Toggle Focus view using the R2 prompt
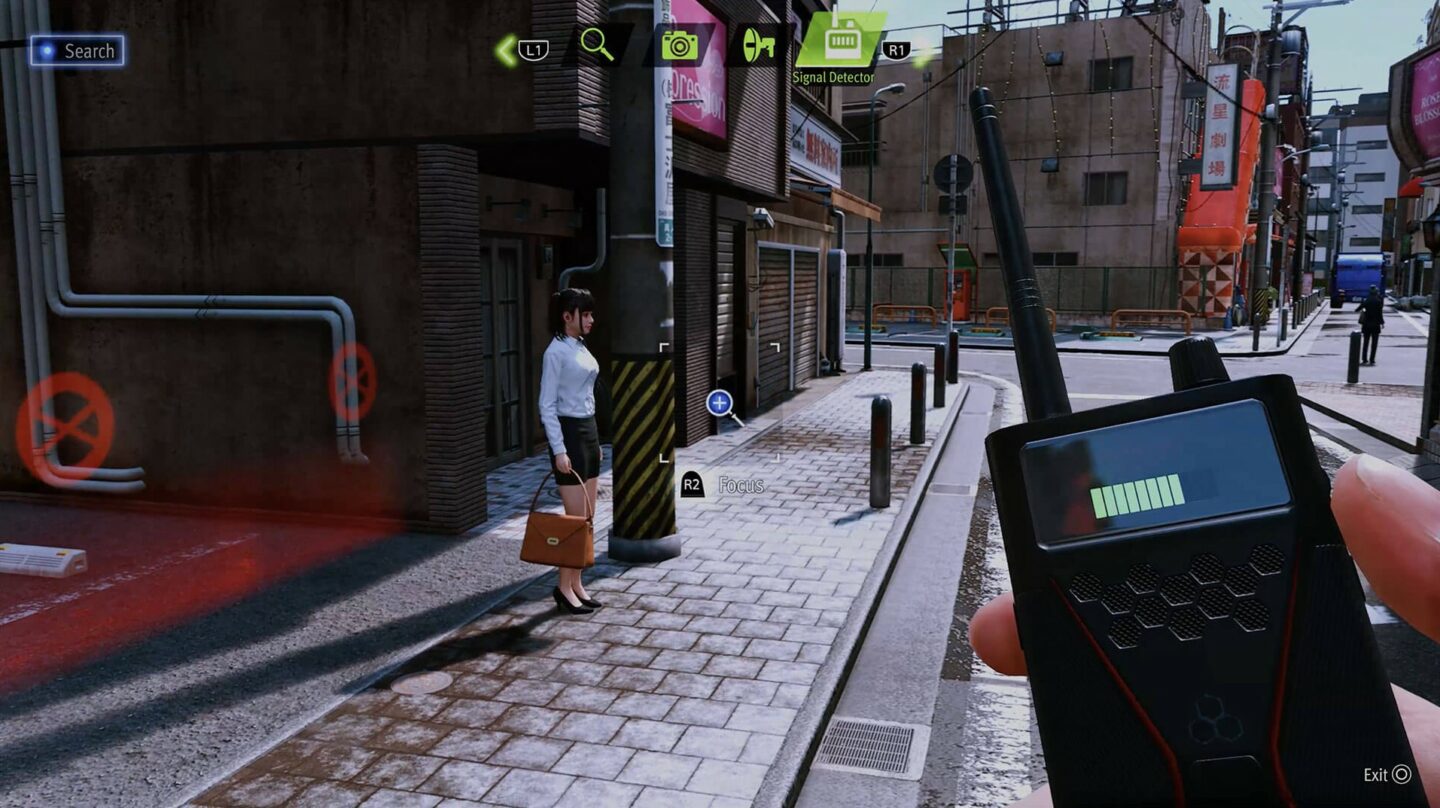1440x808 pixels. point(691,486)
